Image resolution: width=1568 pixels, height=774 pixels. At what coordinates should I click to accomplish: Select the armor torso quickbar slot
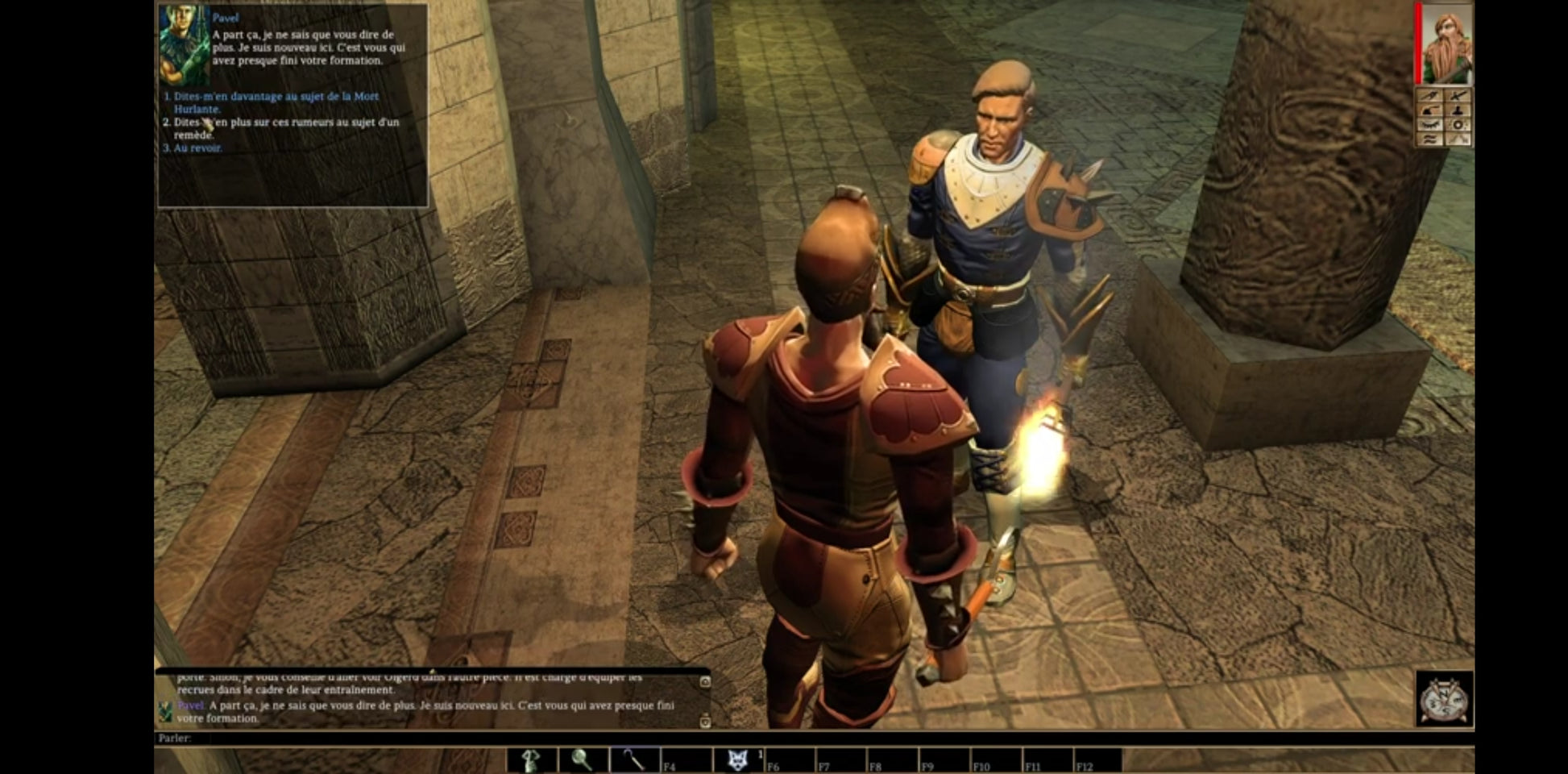[532, 760]
